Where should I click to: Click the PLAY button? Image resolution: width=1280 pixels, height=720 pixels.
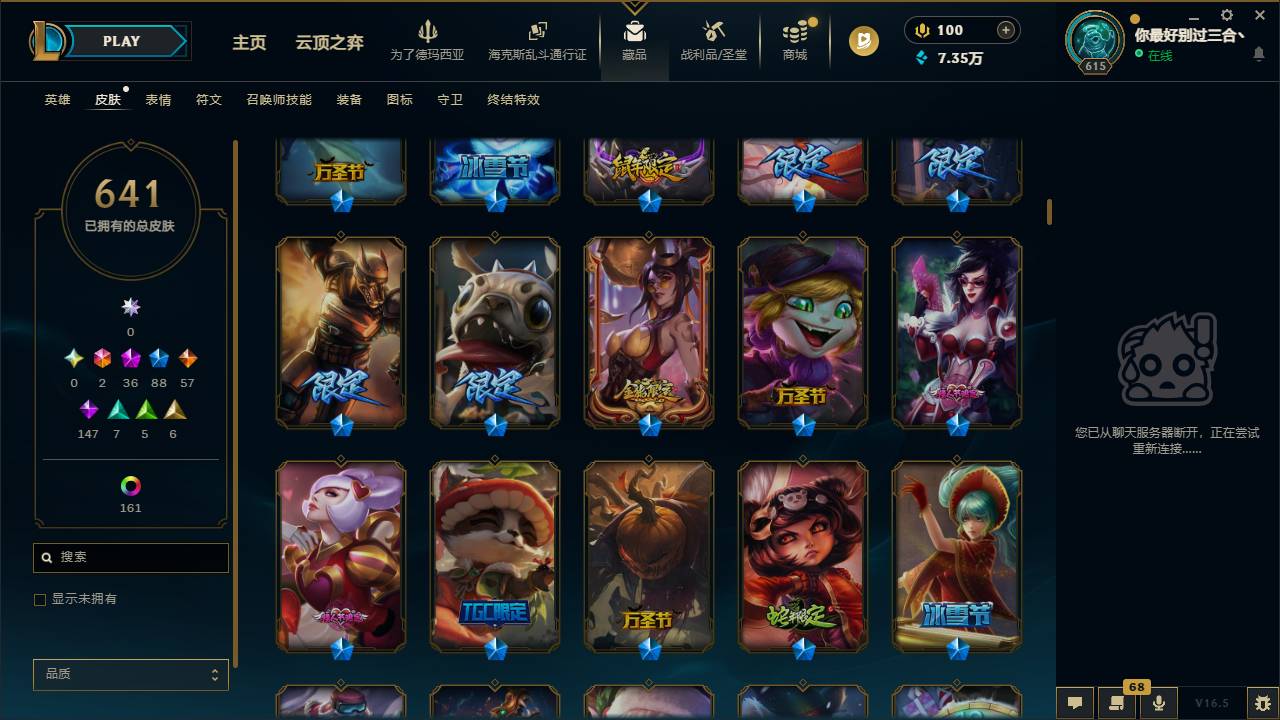point(121,41)
